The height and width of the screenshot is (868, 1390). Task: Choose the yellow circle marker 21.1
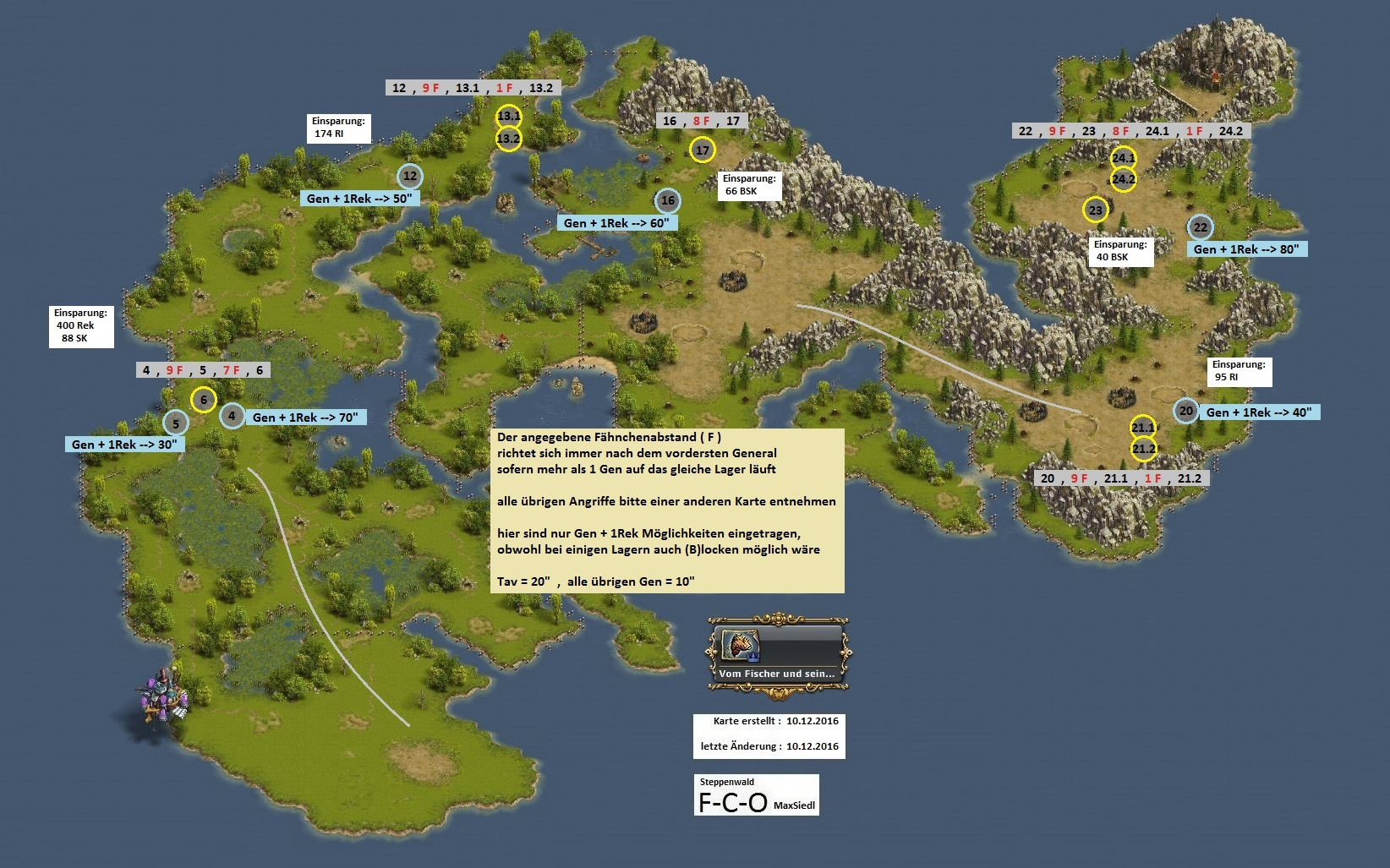point(1143,428)
